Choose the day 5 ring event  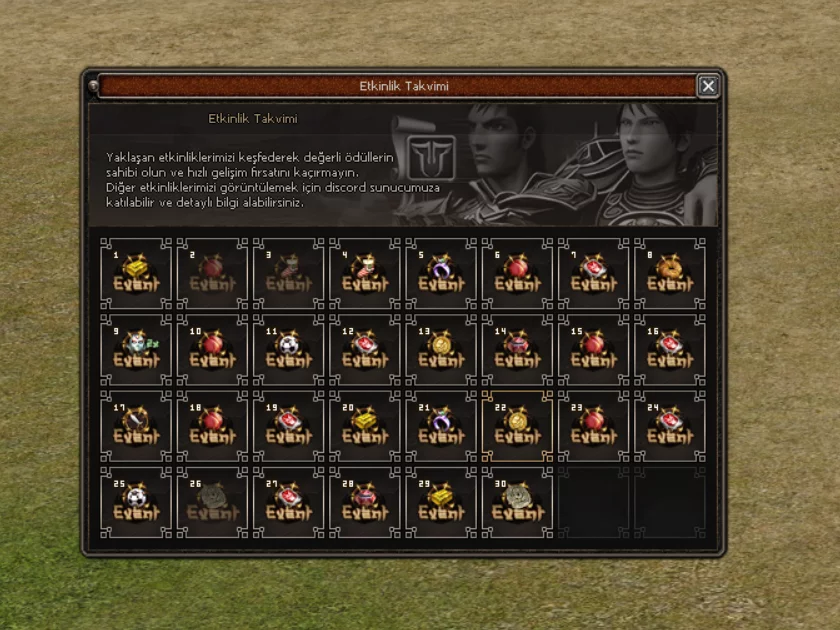pyautogui.click(x=441, y=273)
